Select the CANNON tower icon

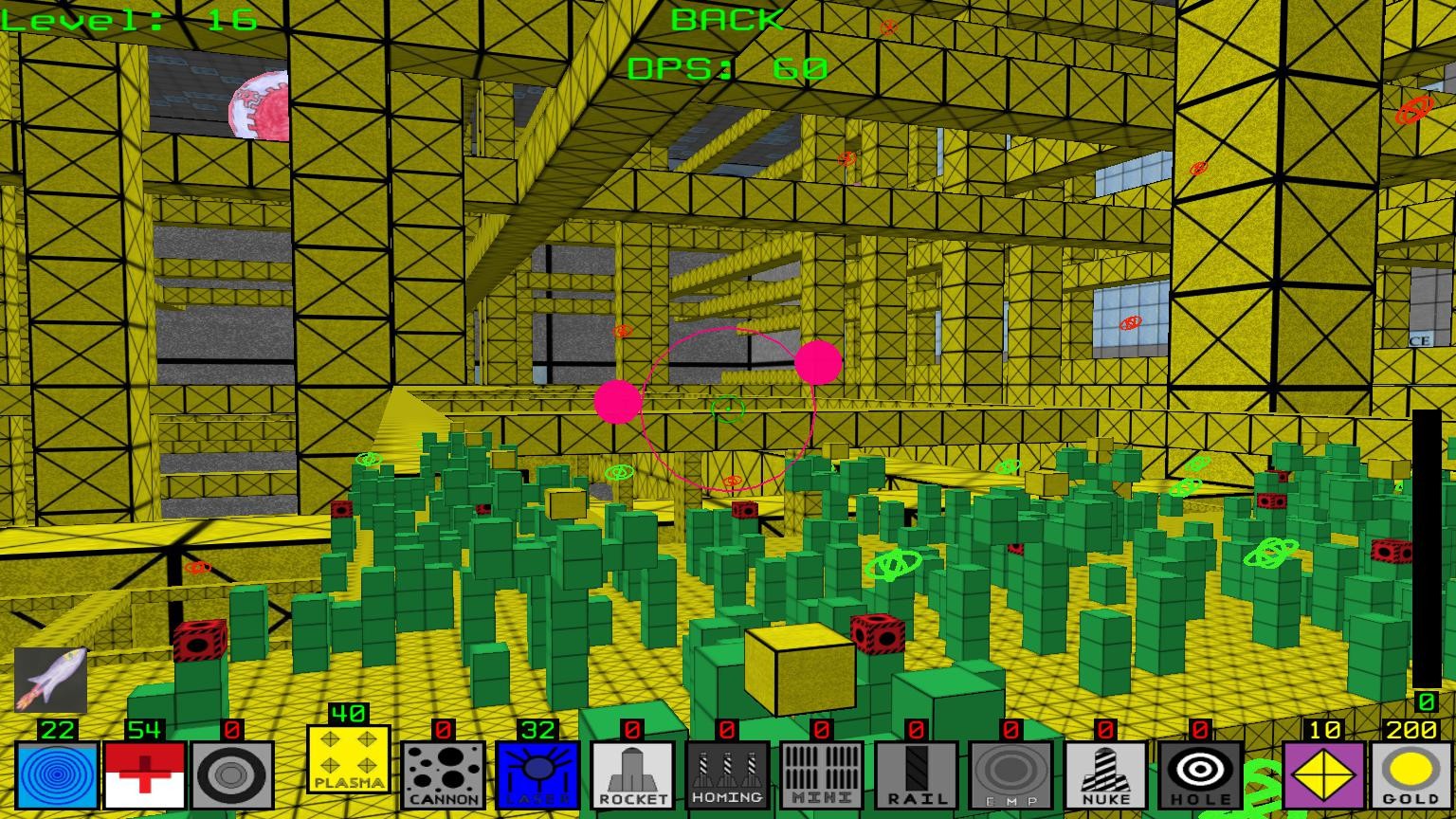point(445,775)
